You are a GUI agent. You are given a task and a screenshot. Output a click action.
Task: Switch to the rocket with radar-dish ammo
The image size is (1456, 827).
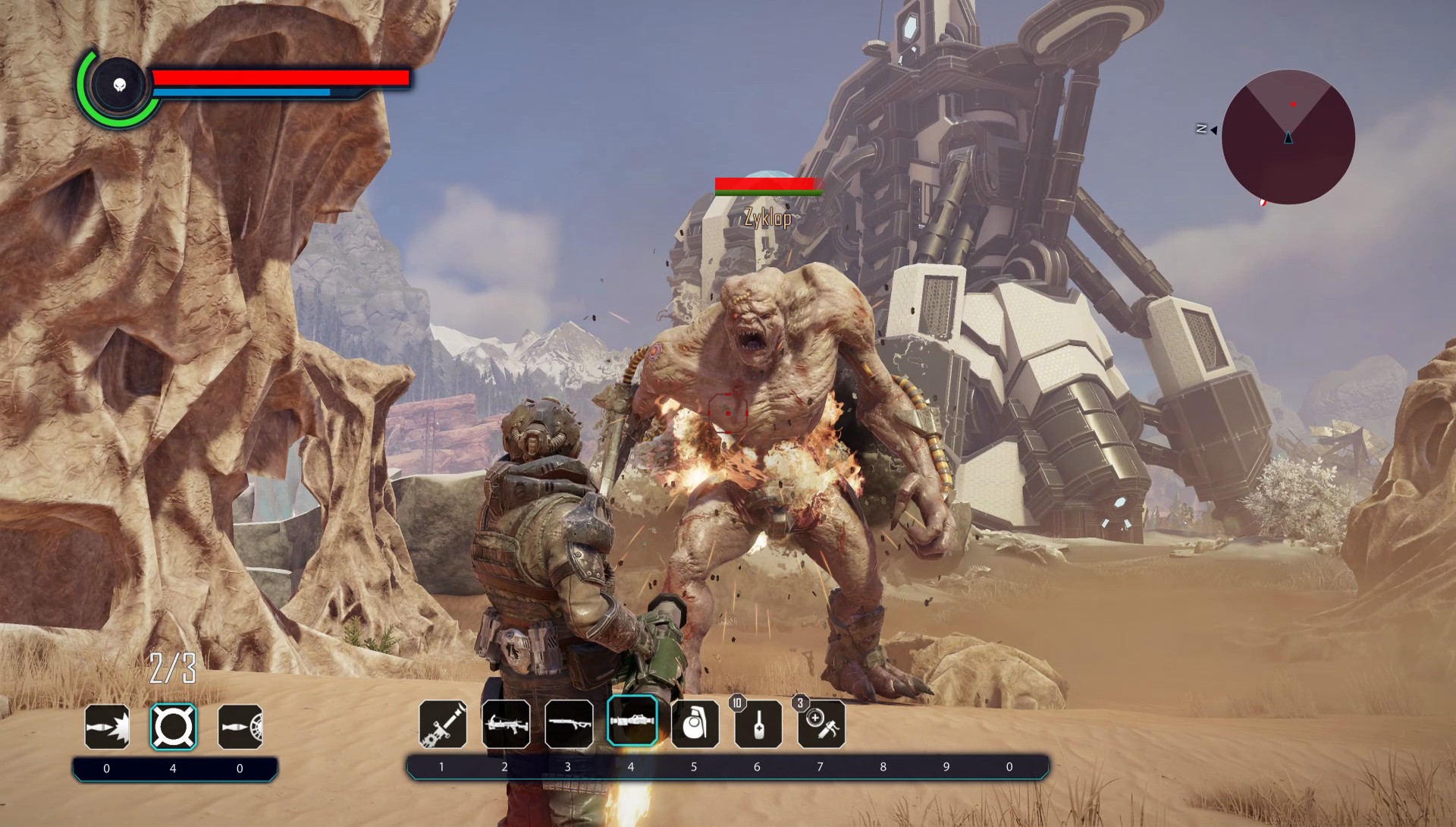point(240,727)
